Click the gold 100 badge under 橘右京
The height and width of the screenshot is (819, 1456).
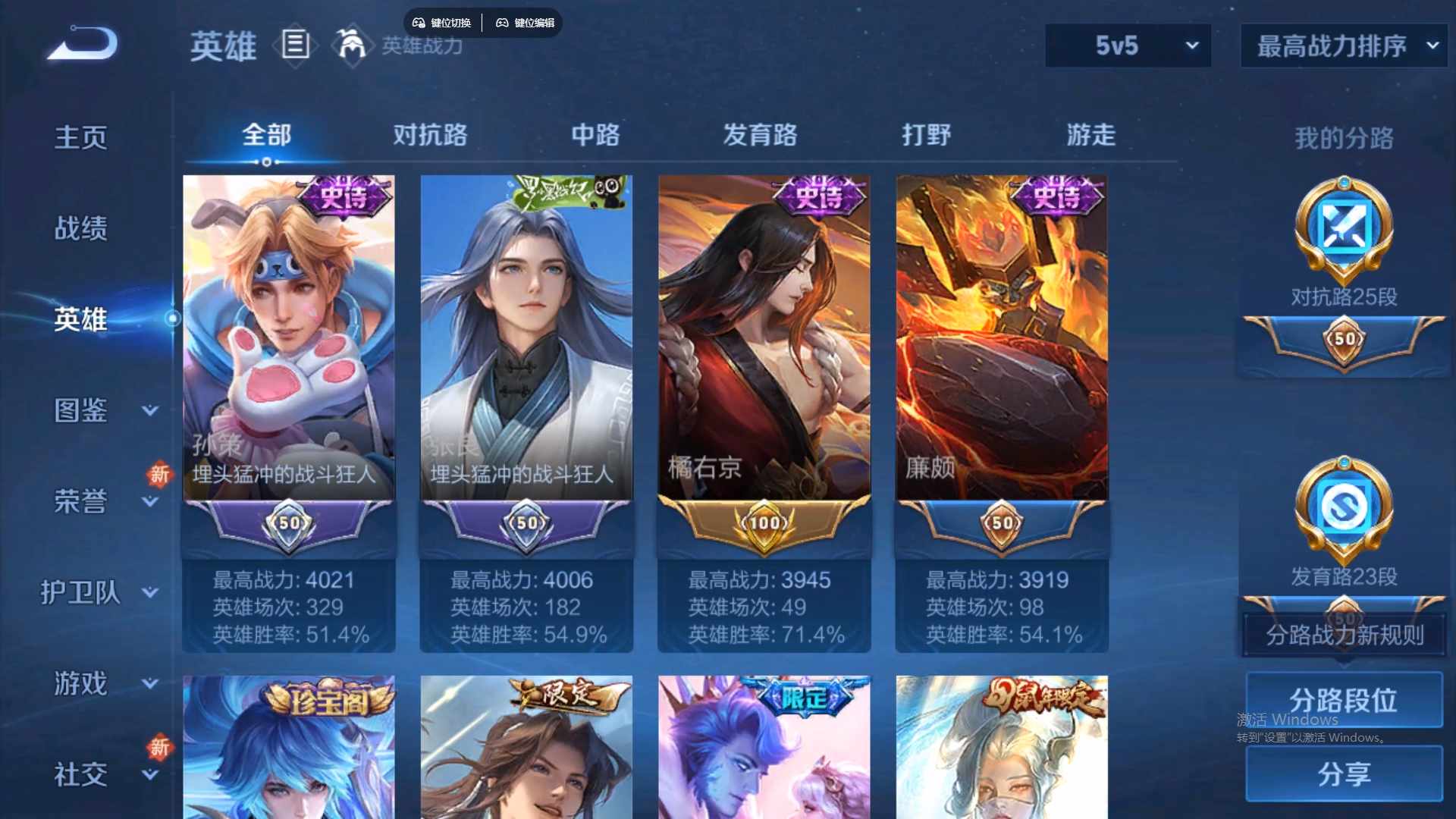click(x=764, y=522)
